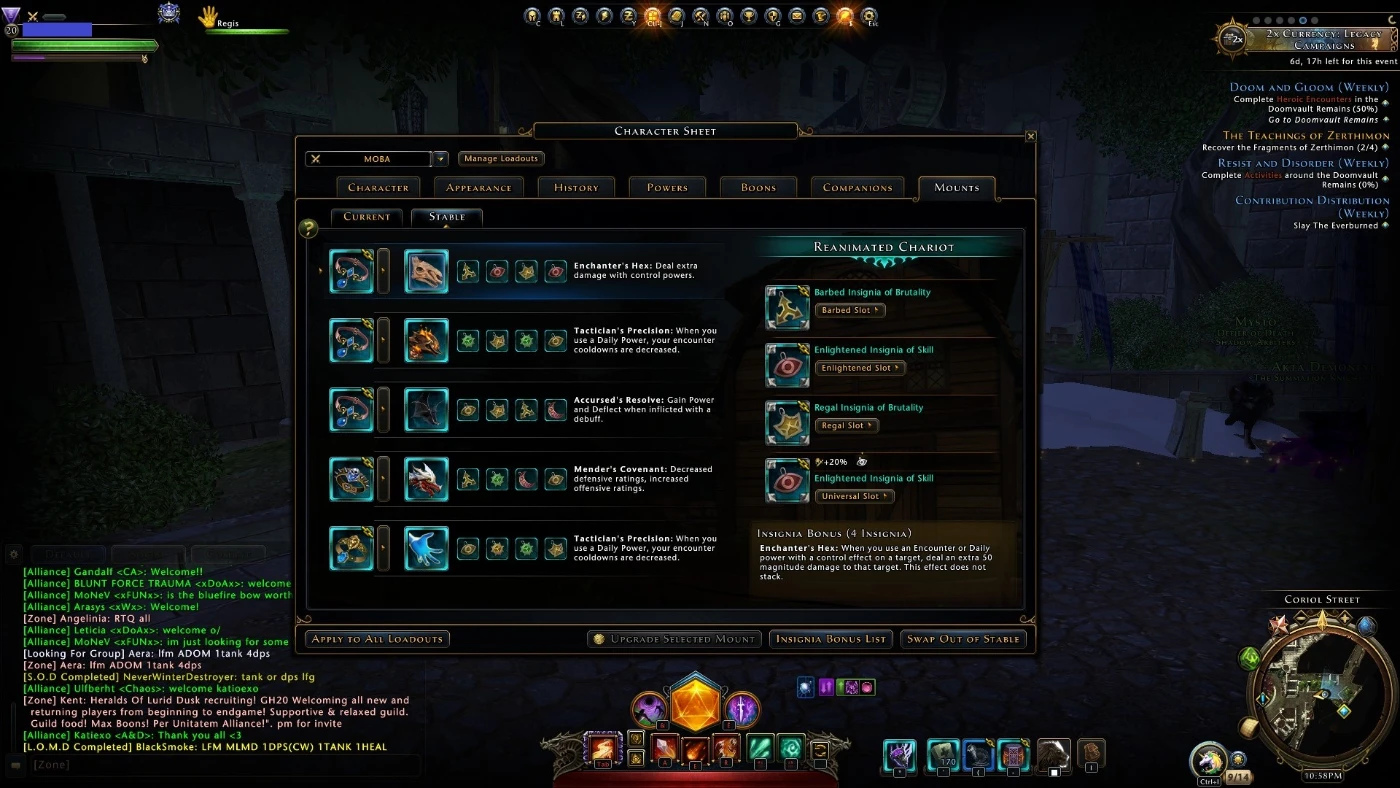Screen dimensions: 1400x788
Task: Open the Universal Slot selector
Action: click(854, 496)
